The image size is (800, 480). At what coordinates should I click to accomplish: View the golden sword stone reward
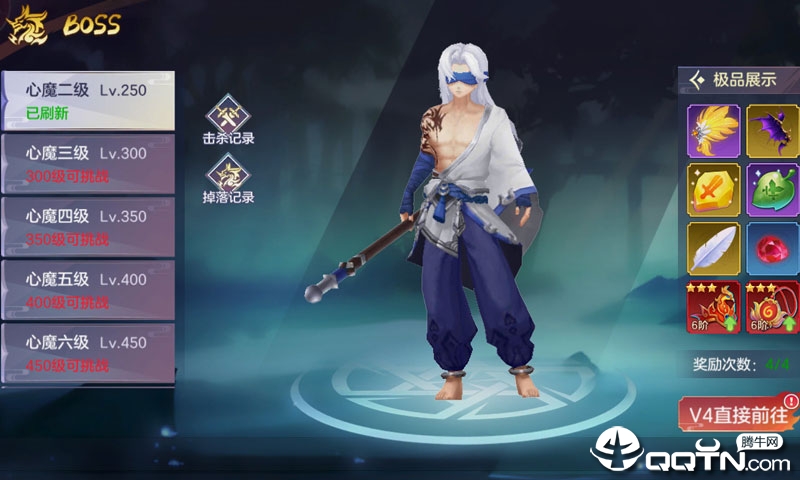pos(713,190)
